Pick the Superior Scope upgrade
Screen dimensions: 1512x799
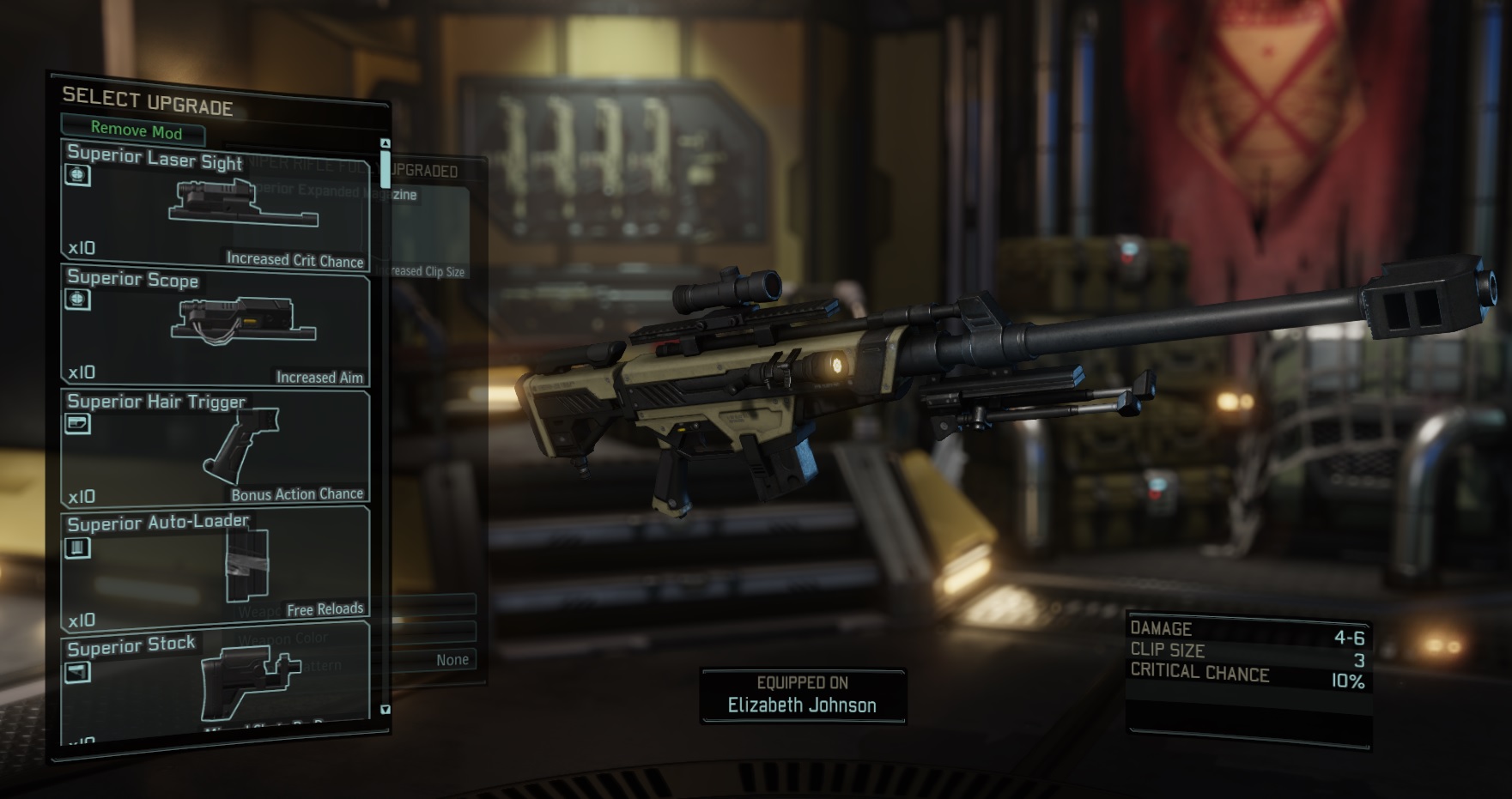[x=215, y=326]
